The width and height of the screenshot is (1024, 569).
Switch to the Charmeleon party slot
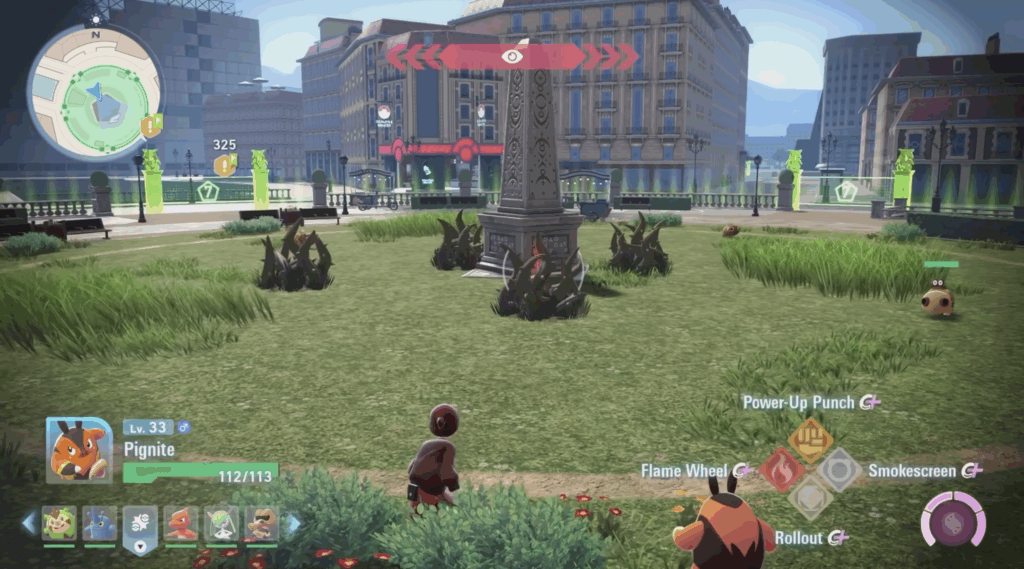coord(181,523)
